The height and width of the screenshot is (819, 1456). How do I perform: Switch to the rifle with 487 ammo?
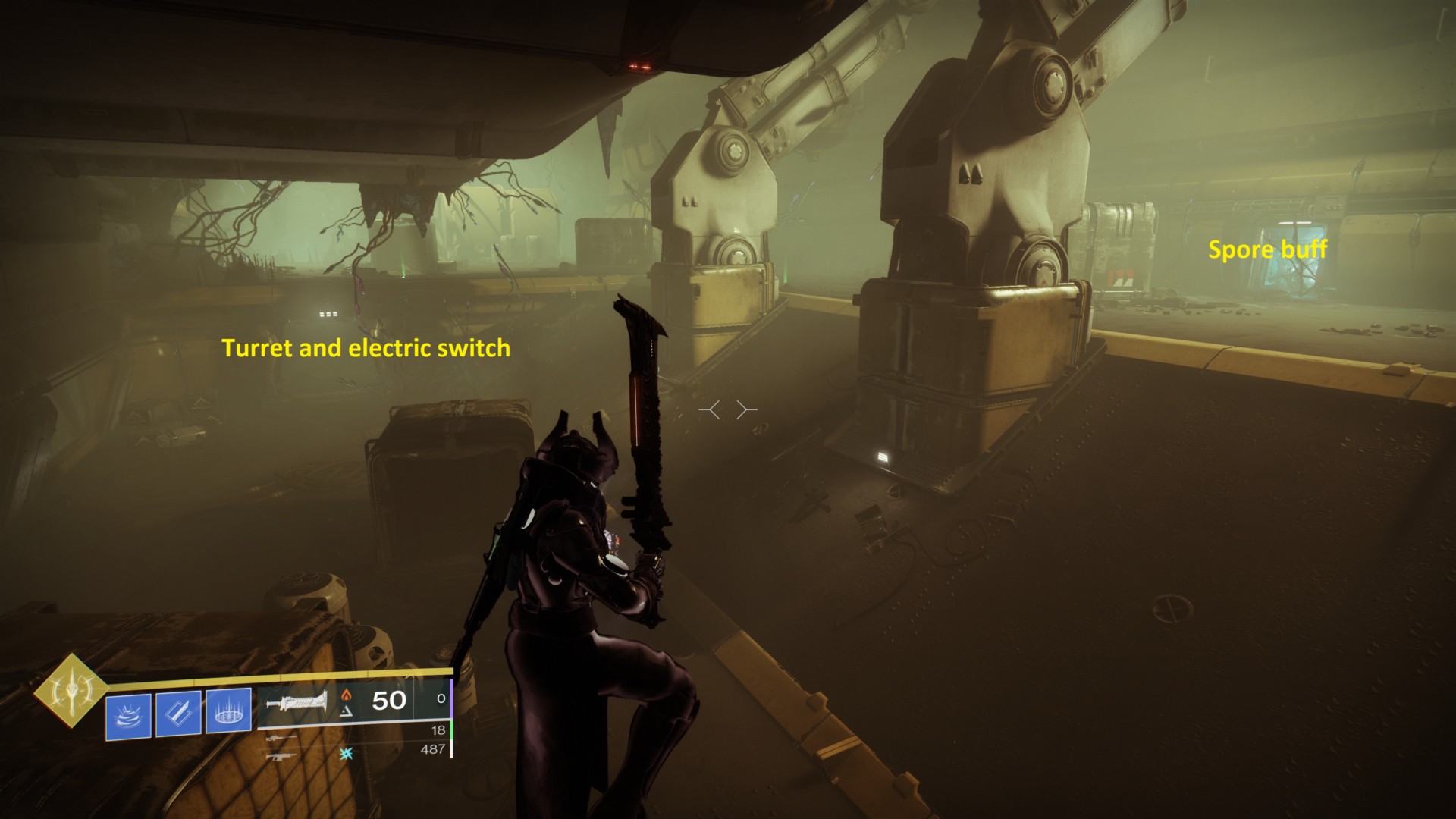click(281, 755)
